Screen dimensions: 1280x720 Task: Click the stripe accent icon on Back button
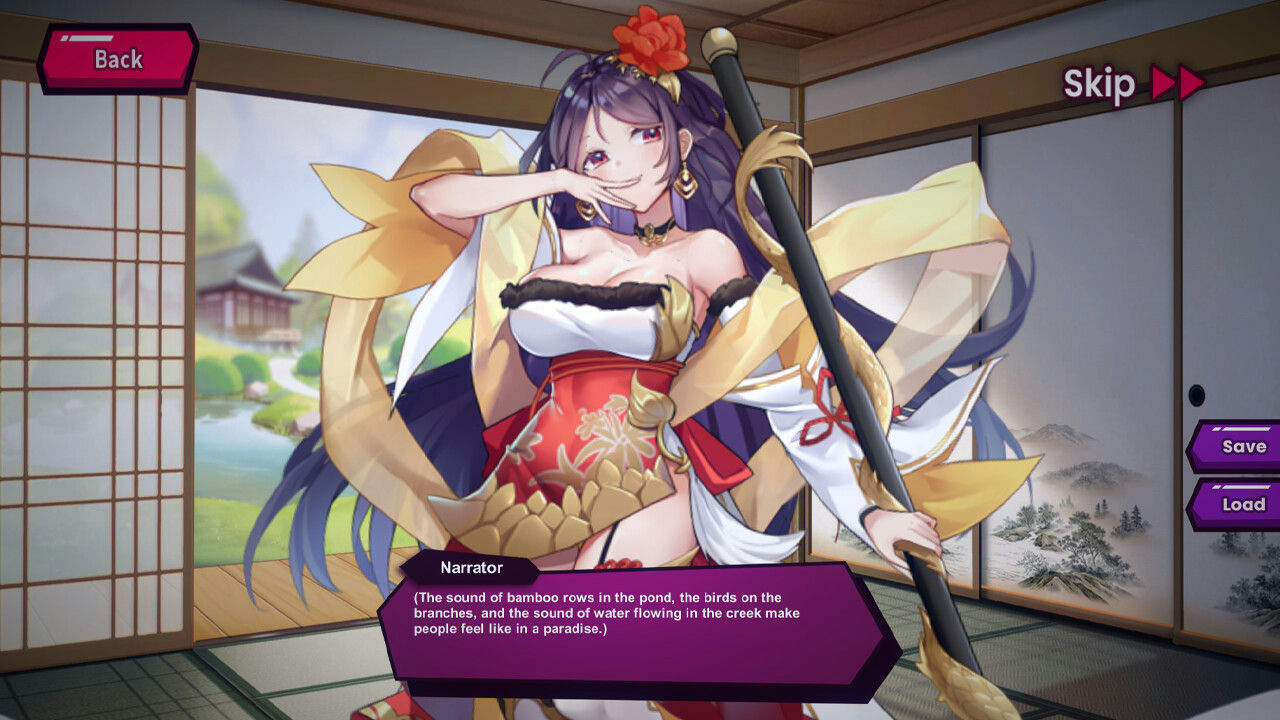pyautogui.click(x=88, y=37)
